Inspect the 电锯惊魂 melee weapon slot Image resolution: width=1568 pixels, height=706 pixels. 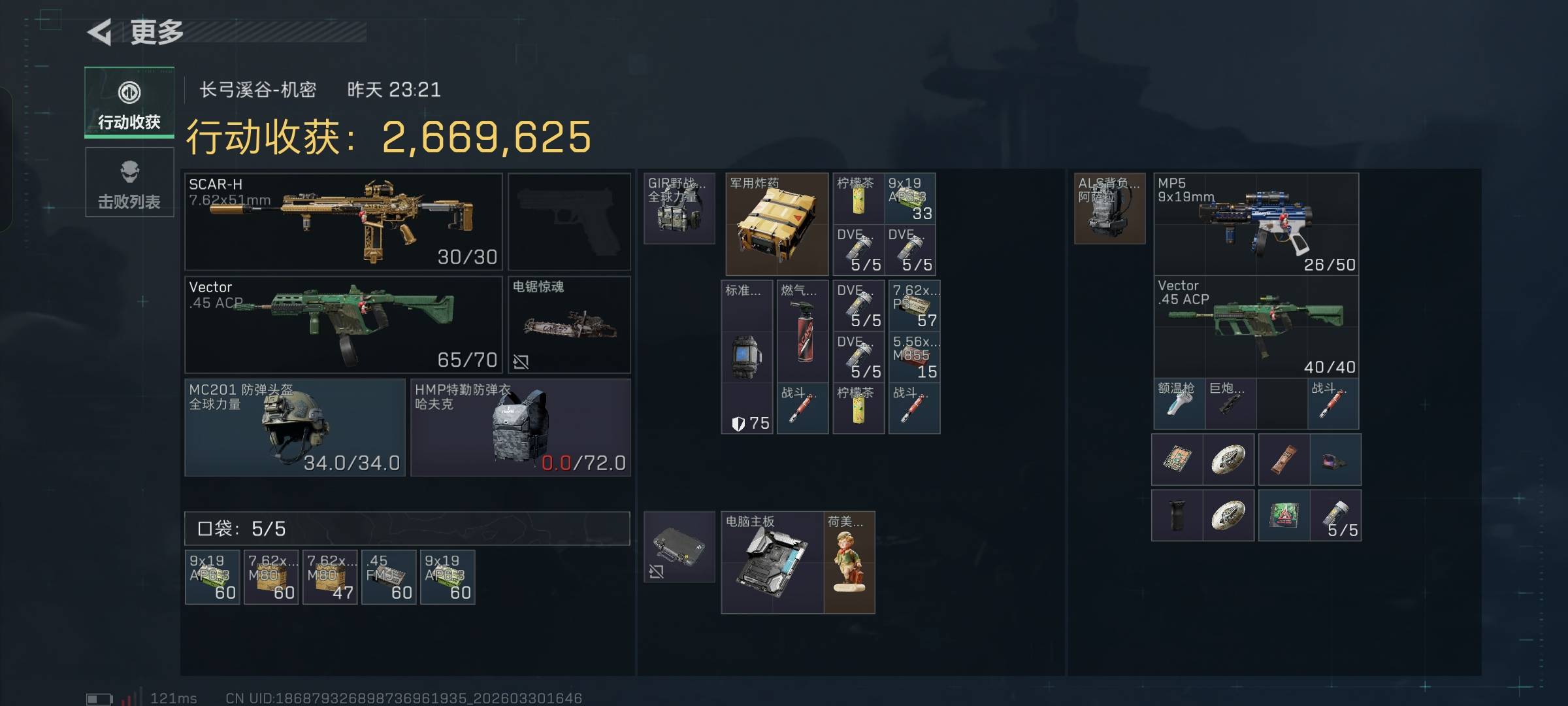point(569,325)
